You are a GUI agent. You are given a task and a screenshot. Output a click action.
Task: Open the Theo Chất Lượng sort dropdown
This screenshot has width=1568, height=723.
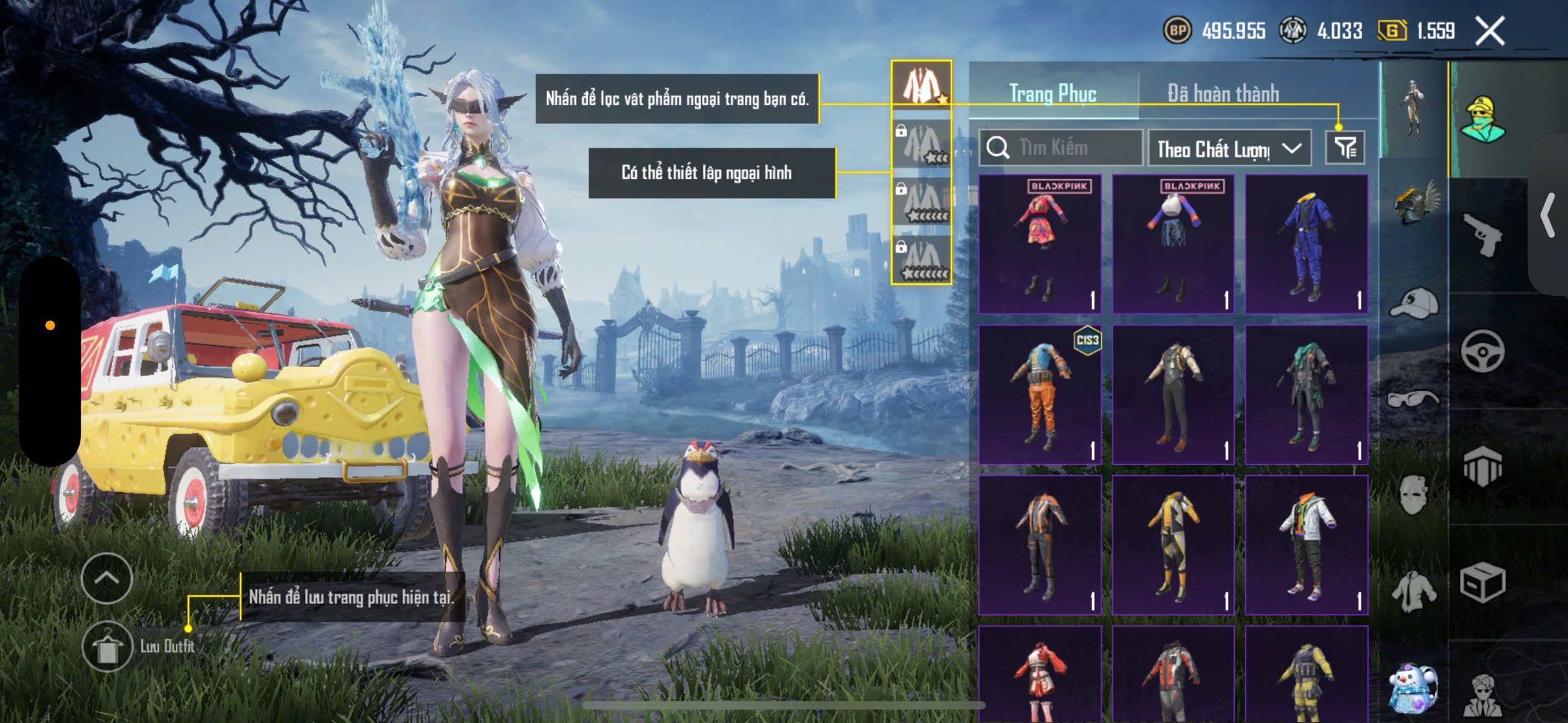pos(1229,148)
